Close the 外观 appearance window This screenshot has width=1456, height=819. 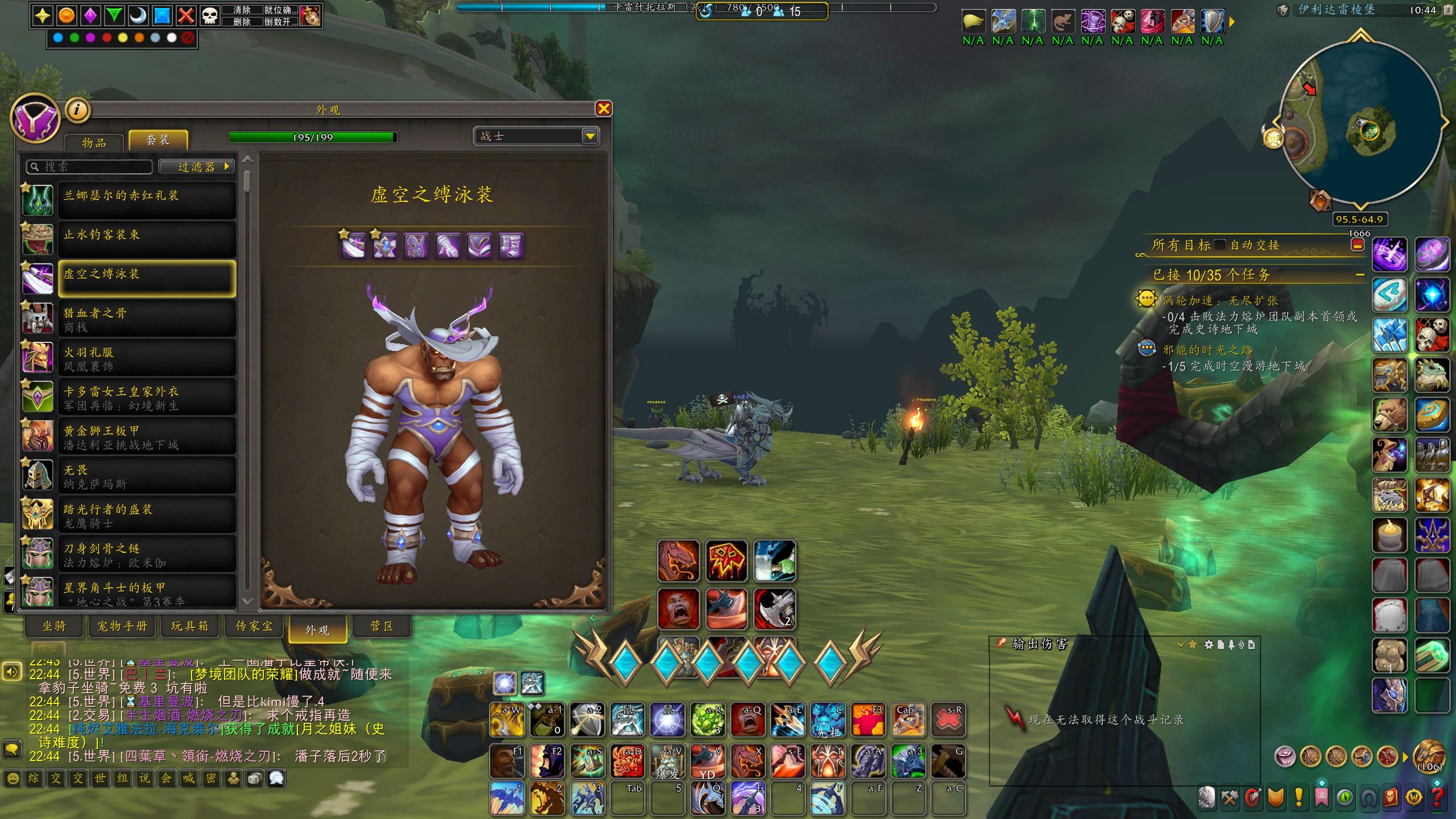(603, 109)
